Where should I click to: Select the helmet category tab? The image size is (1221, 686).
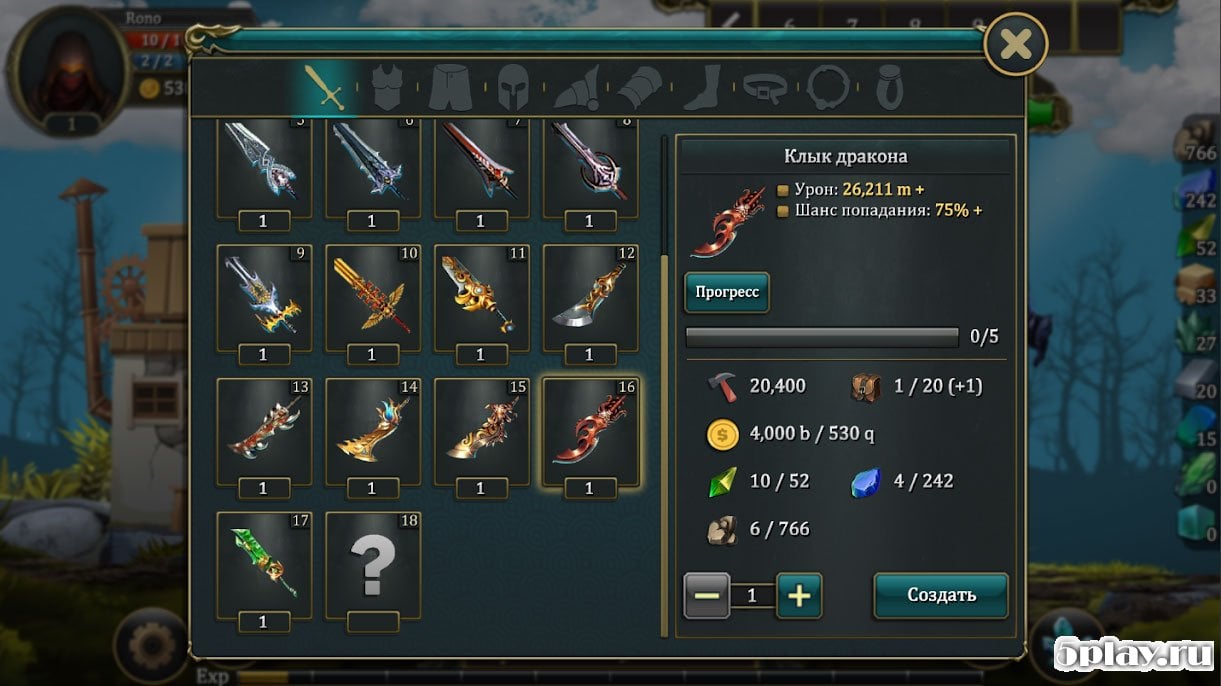click(x=513, y=88)
